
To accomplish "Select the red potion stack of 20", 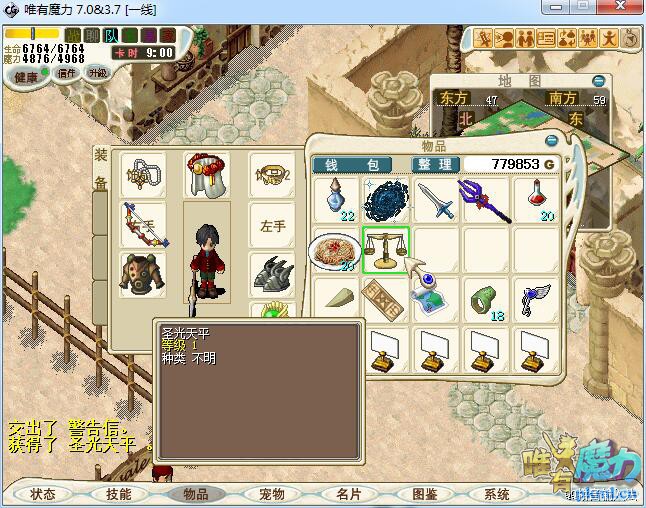I will point(538,200).
